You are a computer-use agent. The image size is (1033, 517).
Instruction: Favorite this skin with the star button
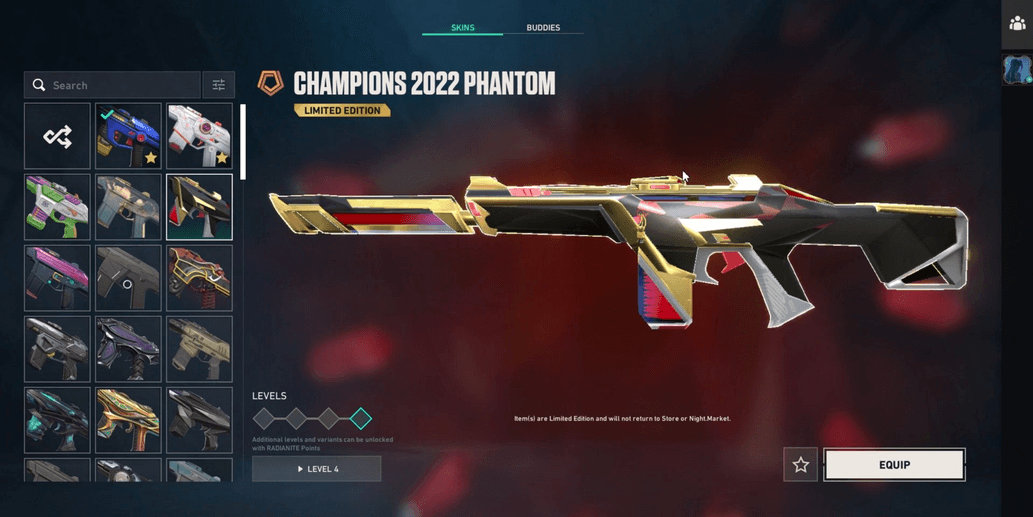tap(800, 465)
